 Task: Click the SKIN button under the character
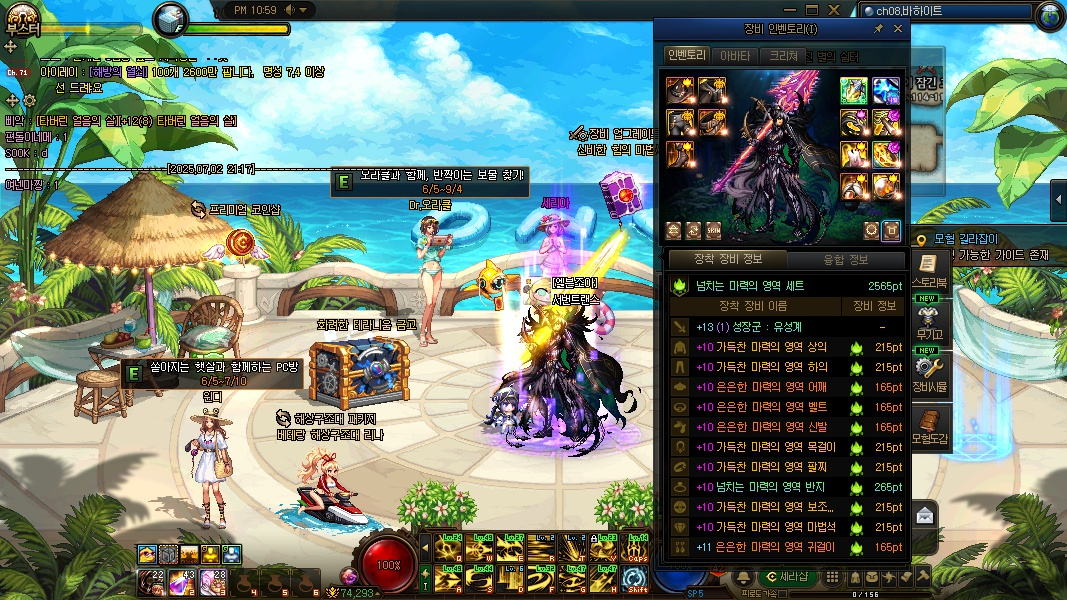[x=714, y=230]
